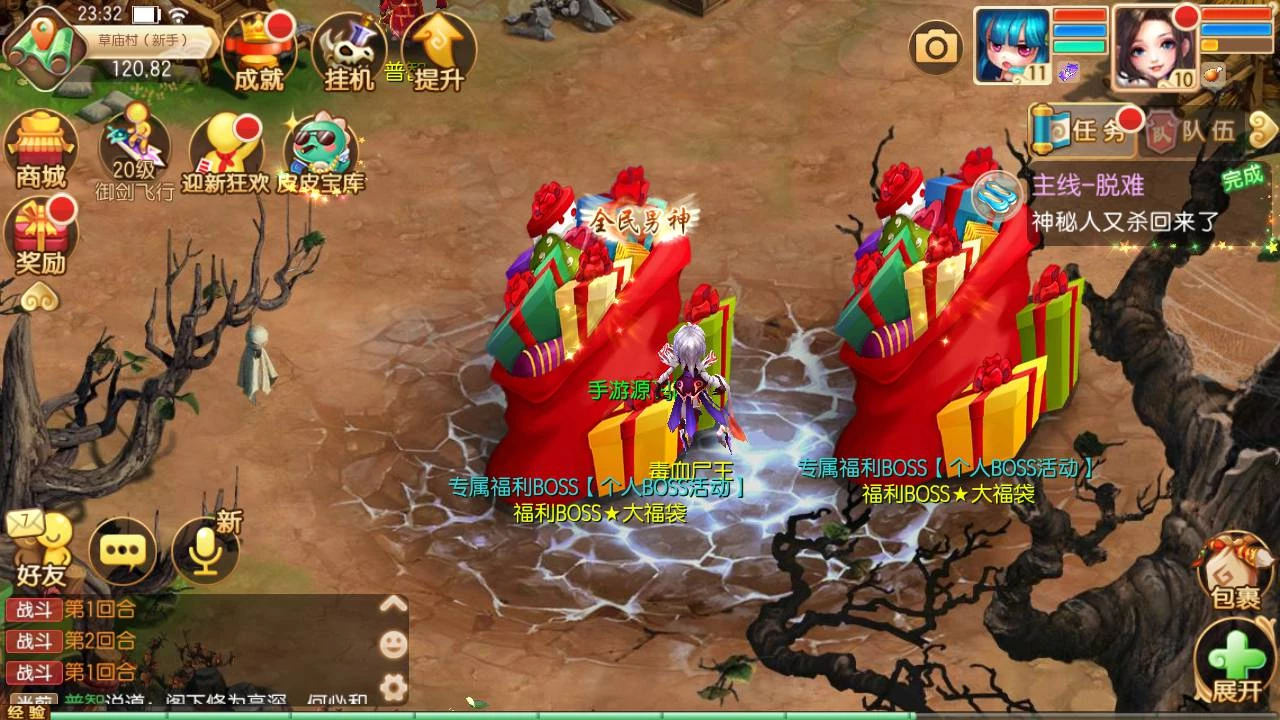
Task: Open the 提升 upgrade menu
Action: 438,52
